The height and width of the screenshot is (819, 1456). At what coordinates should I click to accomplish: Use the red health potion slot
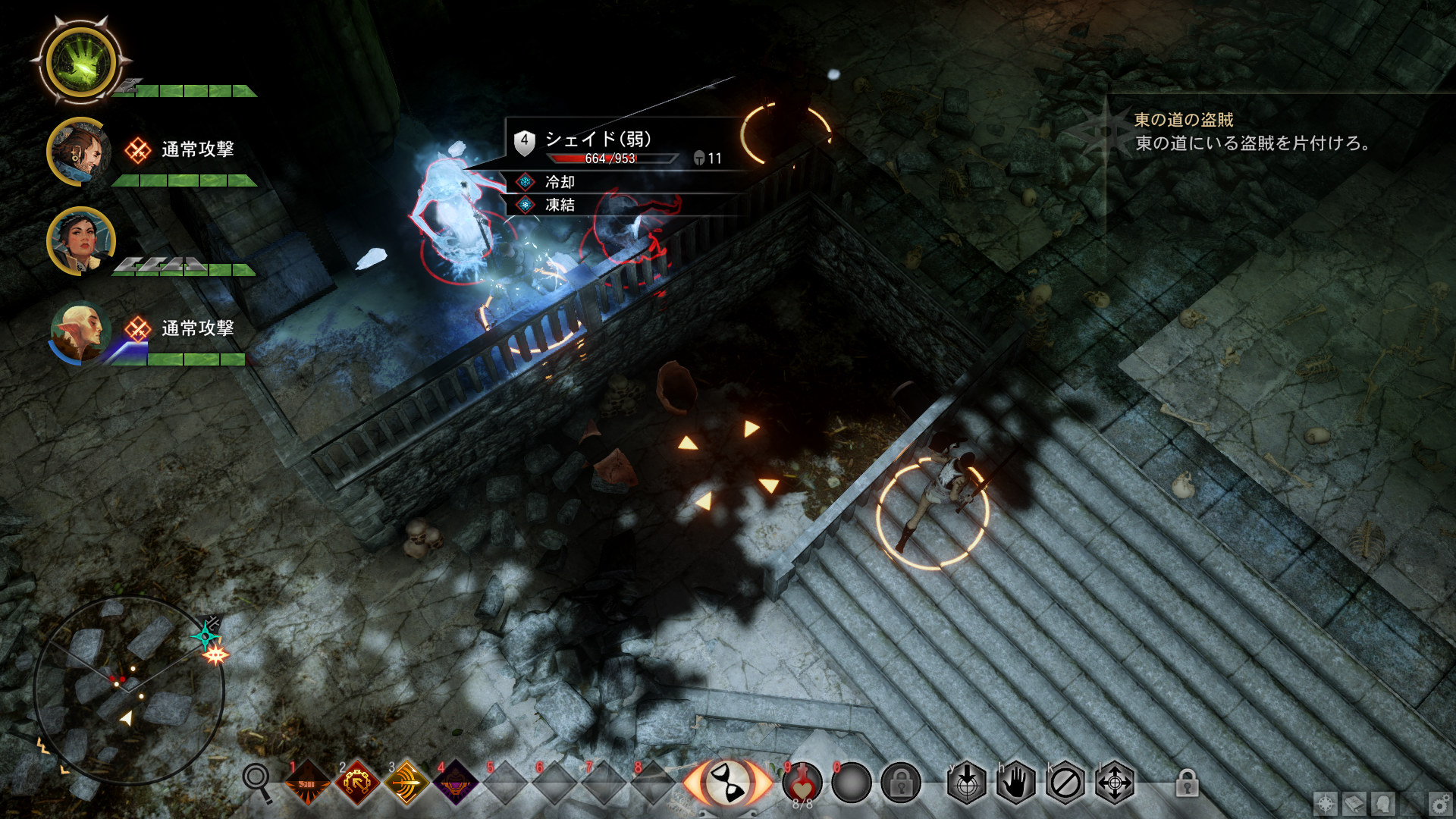[x=802, y=782]
